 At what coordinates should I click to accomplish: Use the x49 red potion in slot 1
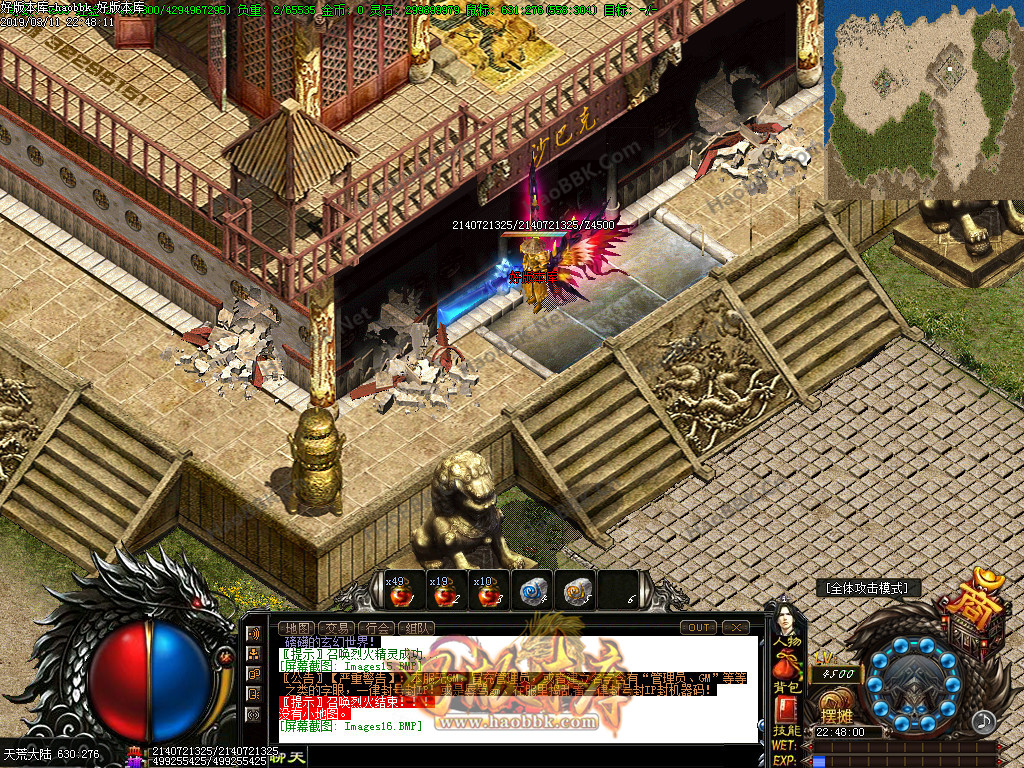(401, 591)
